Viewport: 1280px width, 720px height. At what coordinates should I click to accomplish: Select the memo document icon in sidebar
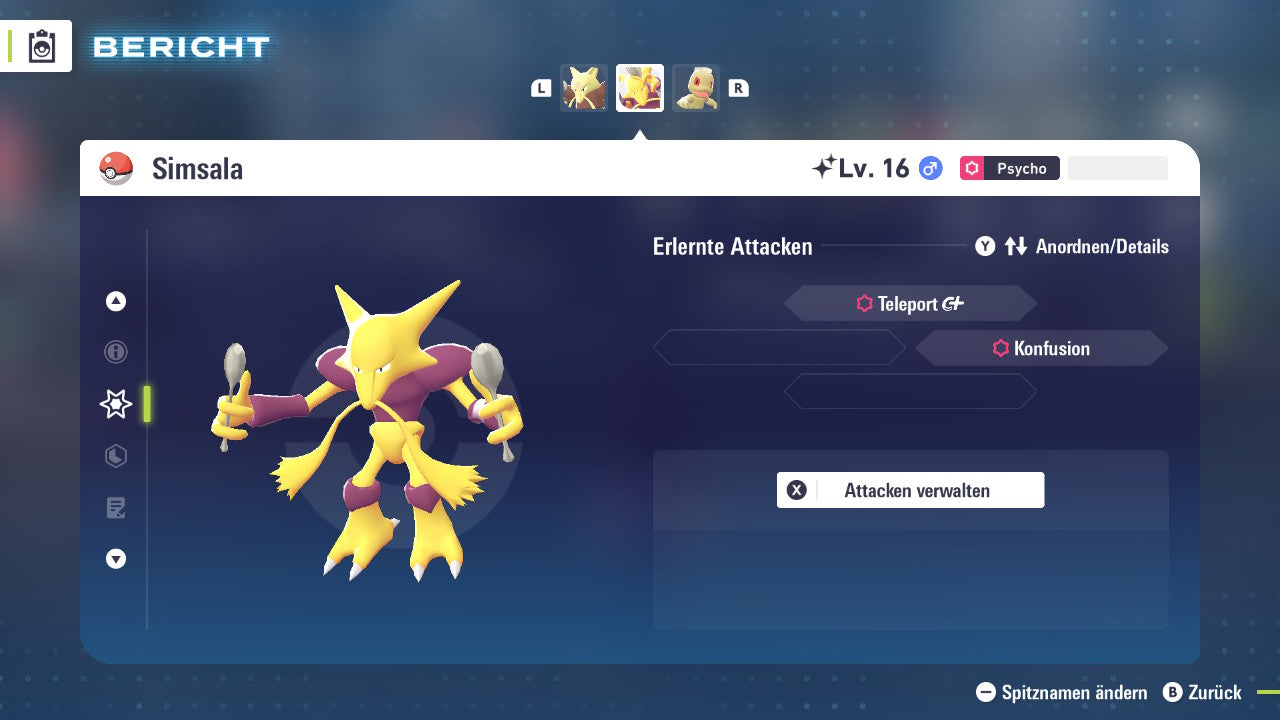[115, 507]
